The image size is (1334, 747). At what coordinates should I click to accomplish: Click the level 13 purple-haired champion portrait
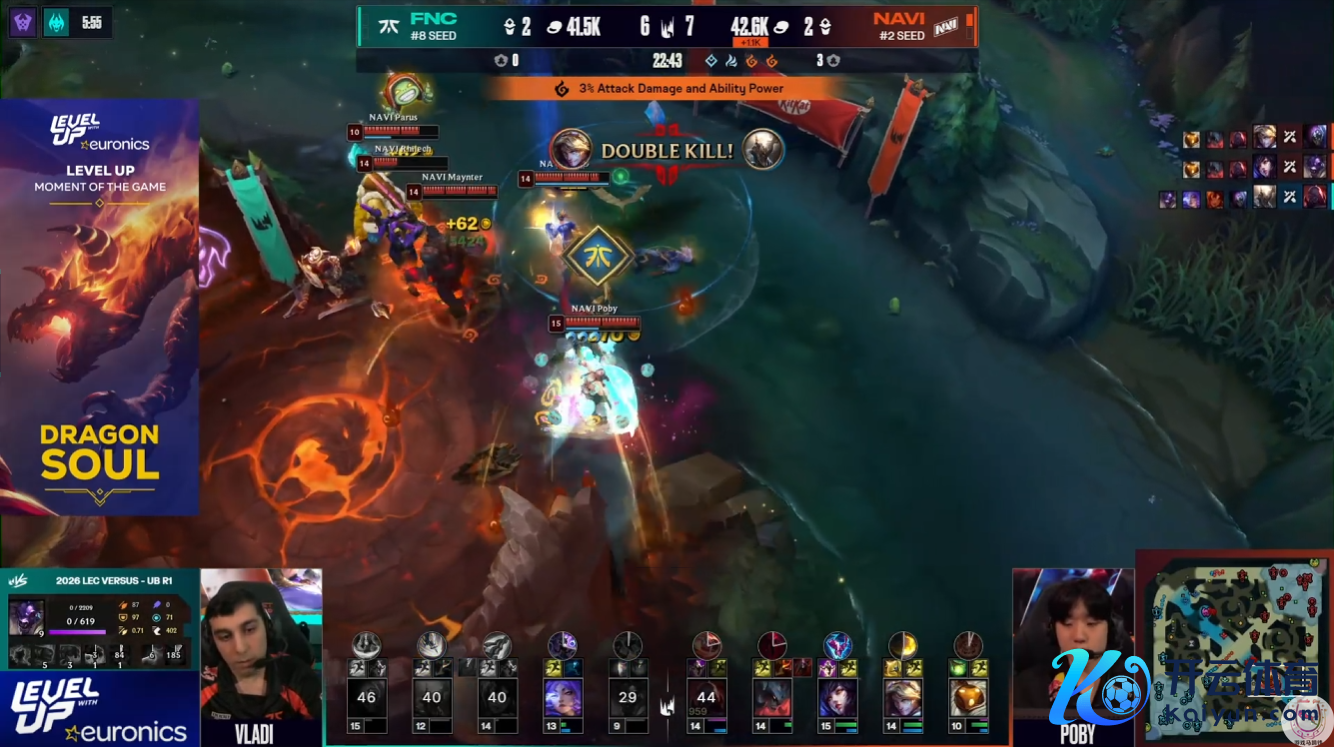[x=562, y=697]
